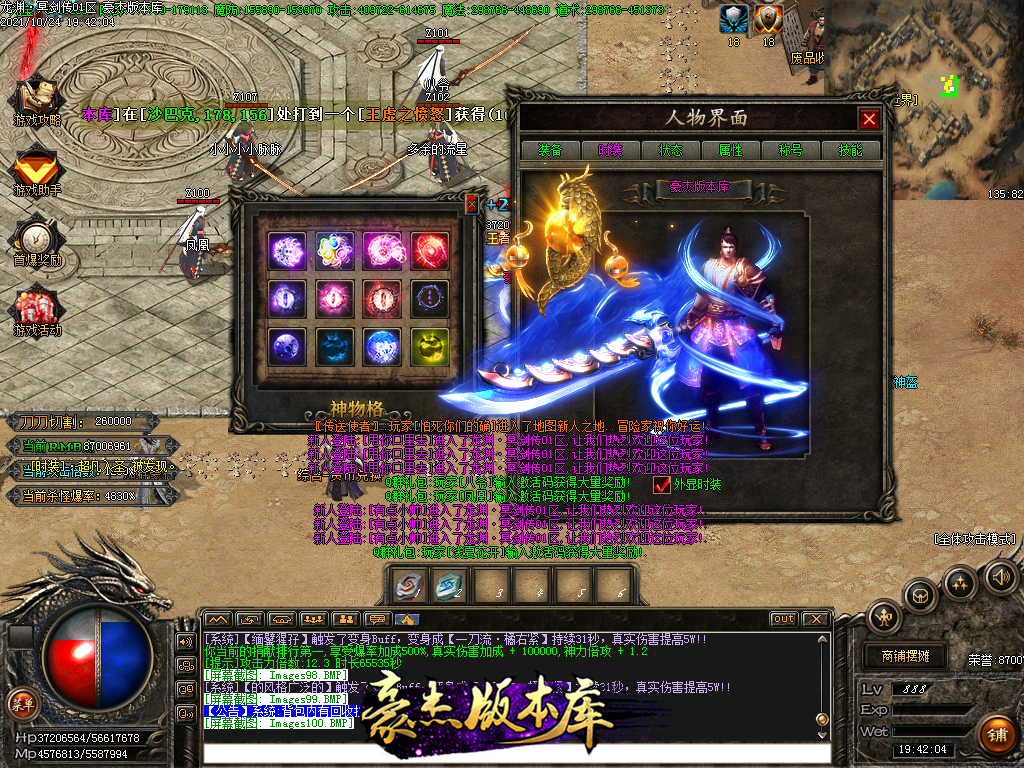Switch to the 称号 title tab
1024x768 pixels.
point(790,150)
